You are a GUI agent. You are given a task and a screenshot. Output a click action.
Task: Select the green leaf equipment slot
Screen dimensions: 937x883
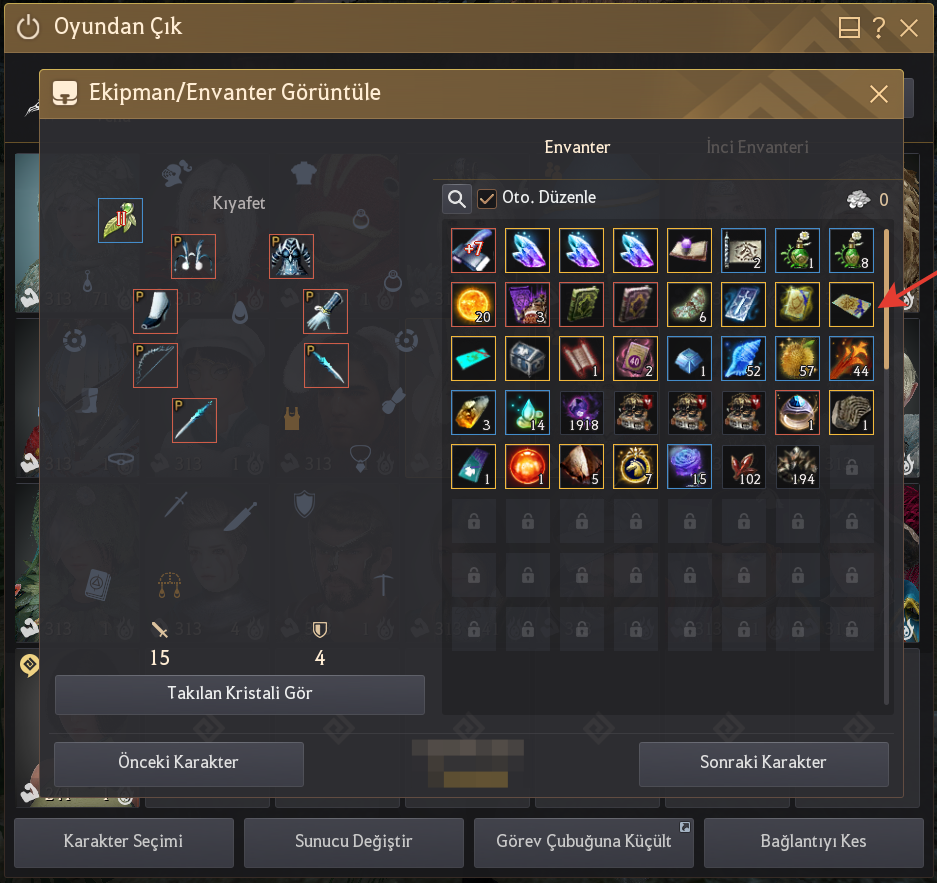tap(120, 220)
